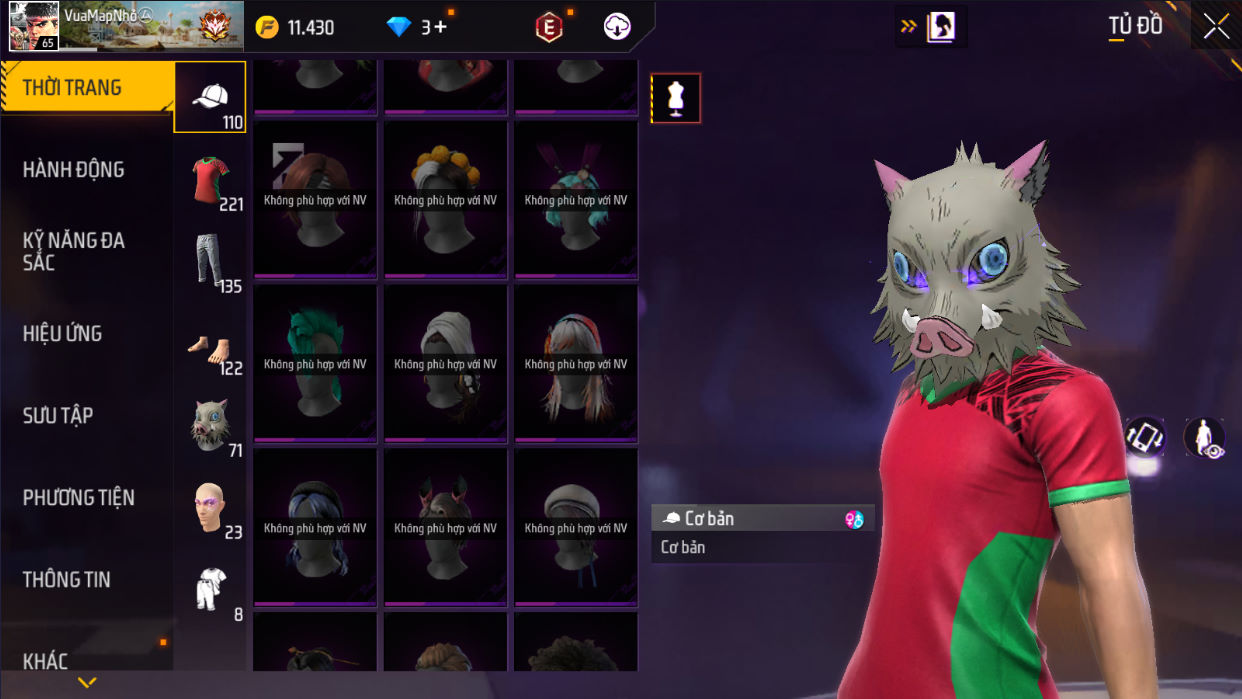
Task: Open the VuaMapNhỏ player profile avatar
Action: pyautogui.click(x=33, y=27)
